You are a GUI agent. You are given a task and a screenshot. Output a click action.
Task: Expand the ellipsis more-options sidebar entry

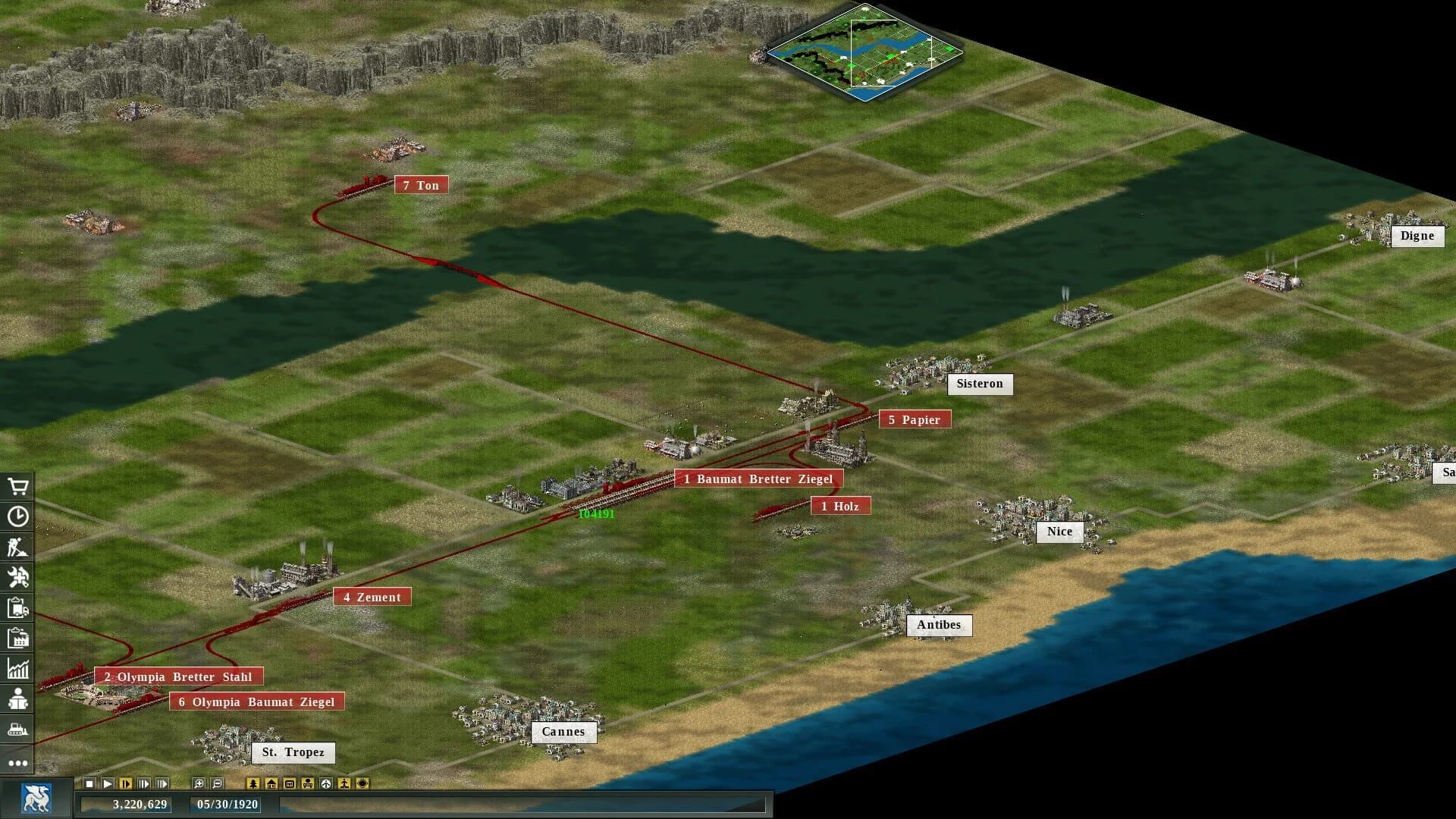(x=18, y=762)
